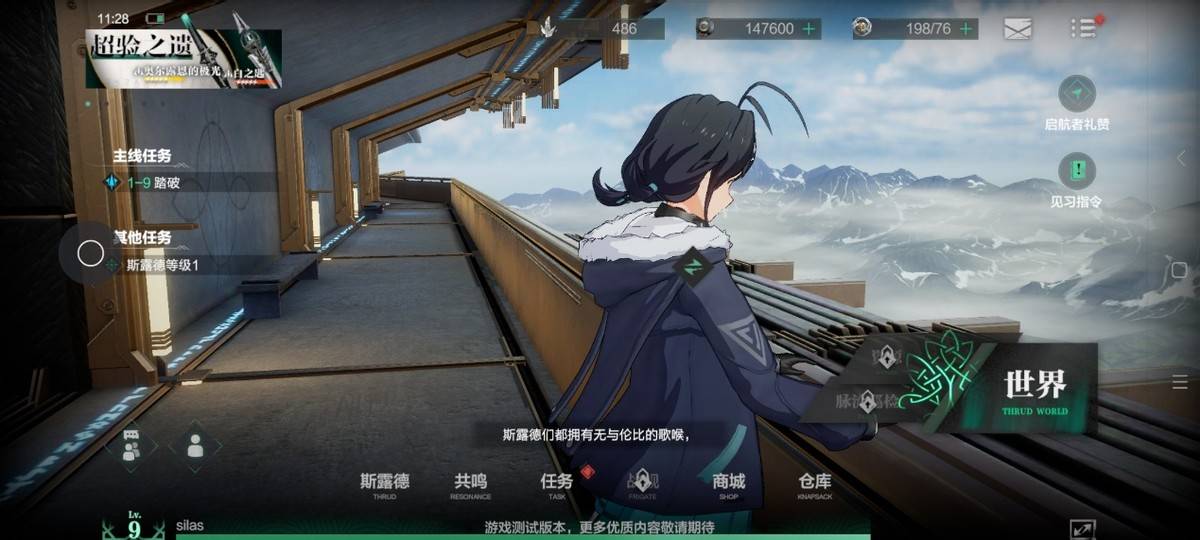The image size is (1200, 540).
Task: Toggle the expand arrows icon at bottom right
Action: click(1082, 529)
